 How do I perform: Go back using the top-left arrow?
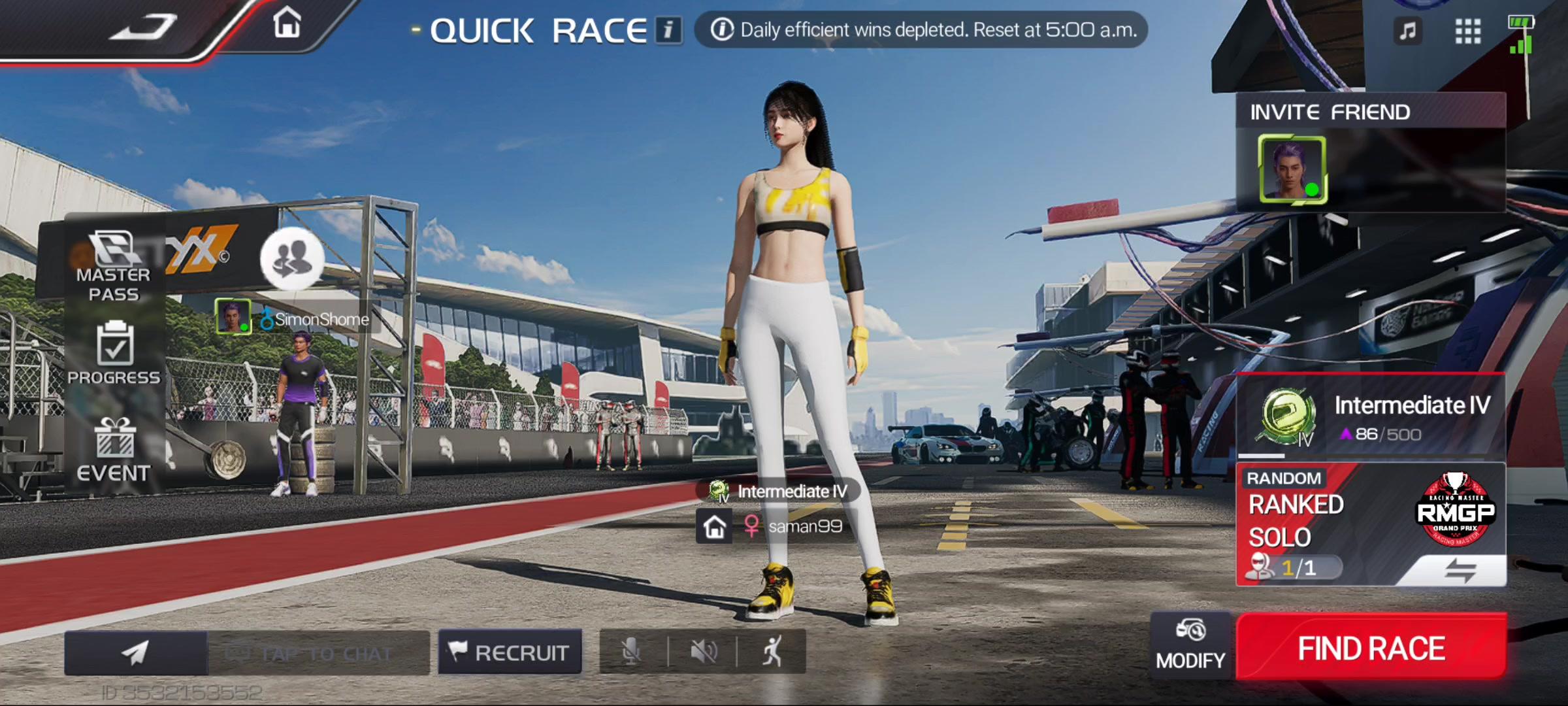pyautogui.click(x=142, y=27)
